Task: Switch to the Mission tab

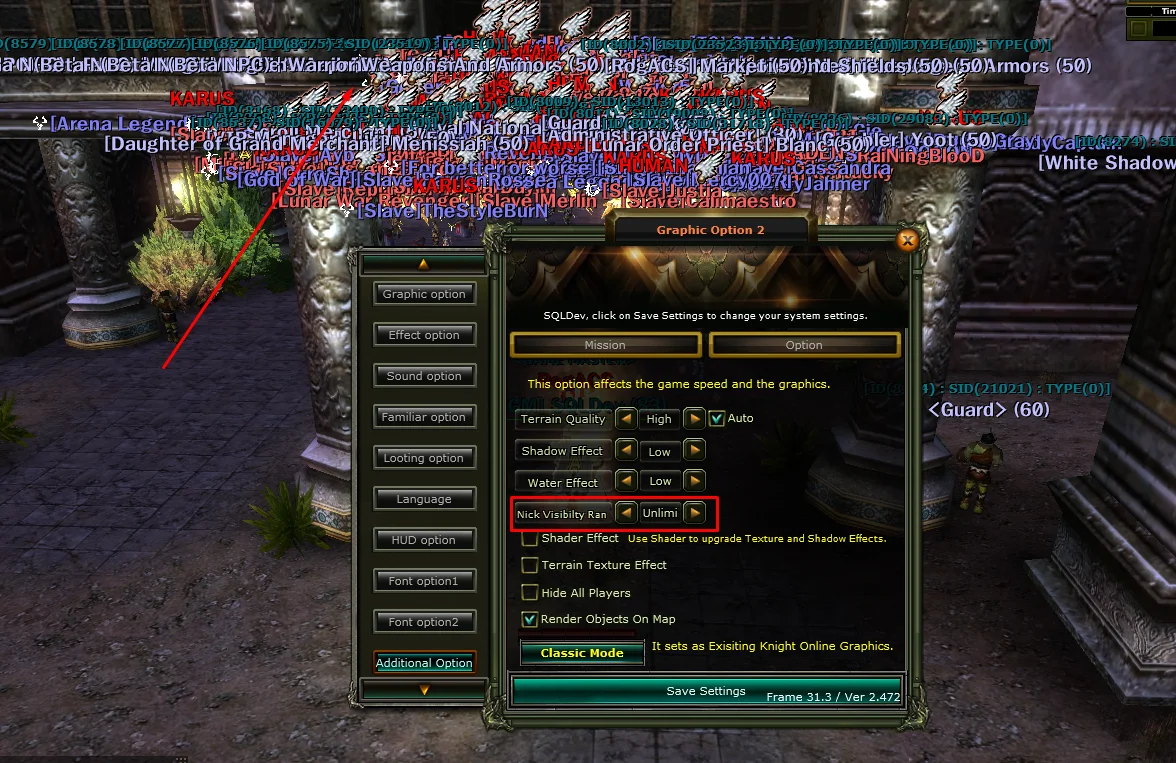Action: point(605,345)
